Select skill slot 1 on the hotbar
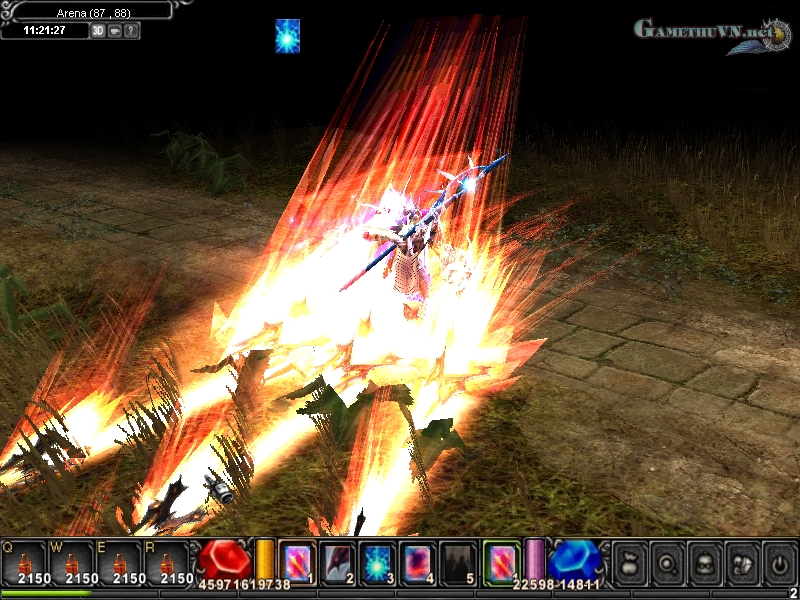Image resolution: width=800 pixels, height=600 pixels. 297,562
